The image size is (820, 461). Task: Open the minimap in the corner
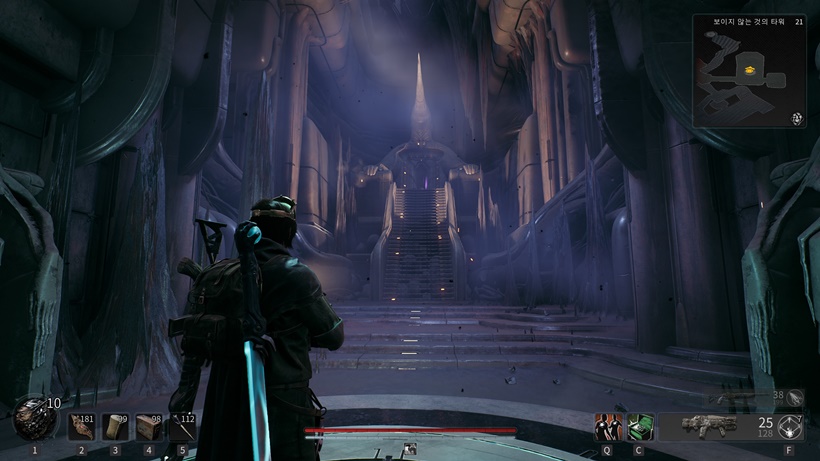point(749,71)
